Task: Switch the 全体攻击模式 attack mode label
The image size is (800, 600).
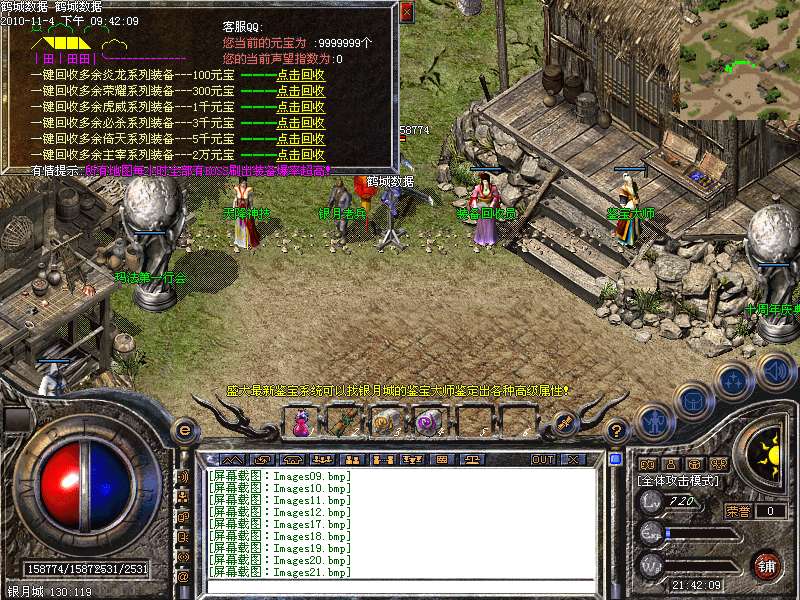Action: pos(675,481)
